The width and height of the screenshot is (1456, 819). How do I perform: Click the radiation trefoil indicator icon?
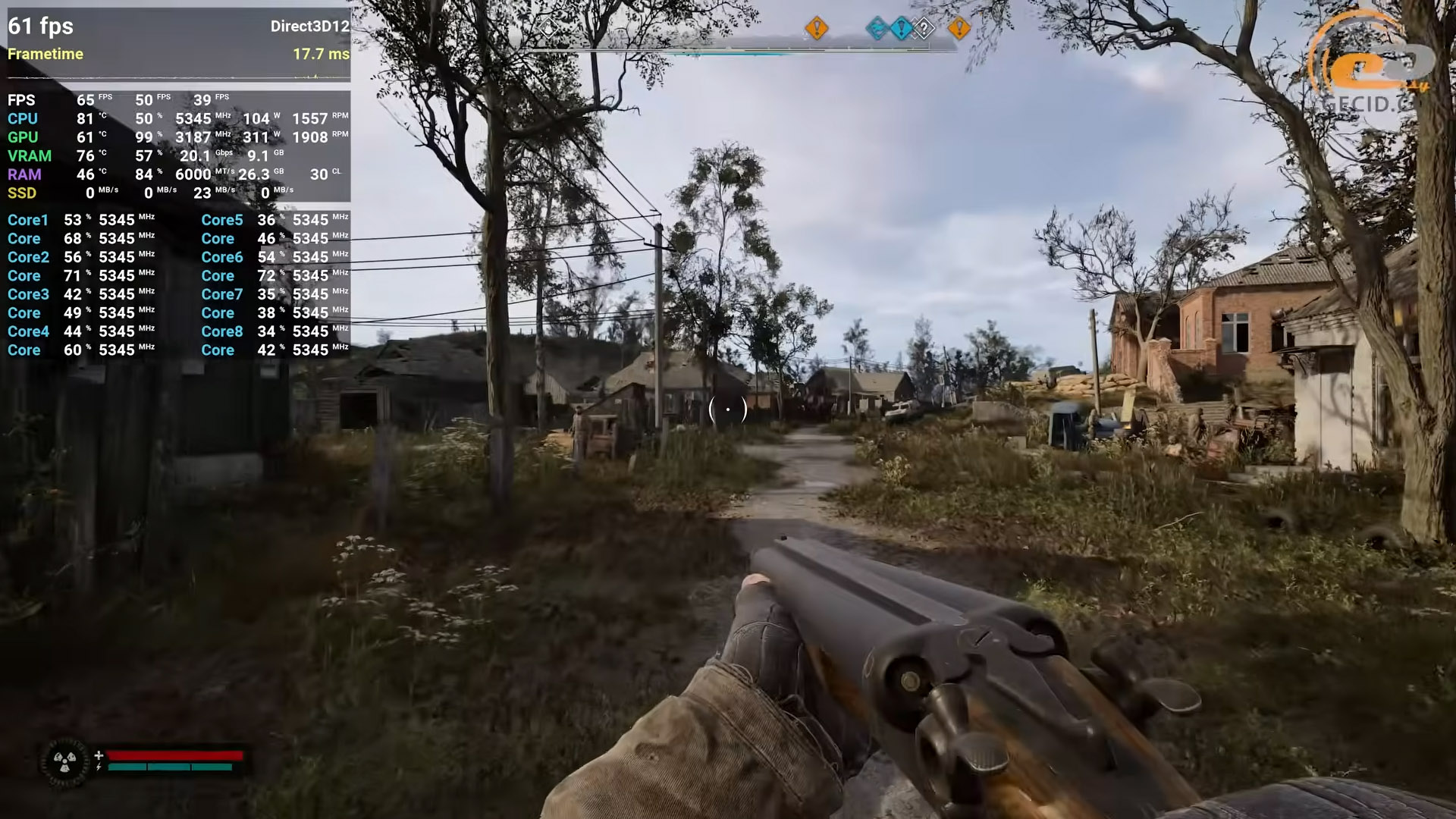[x=65, y=761]
